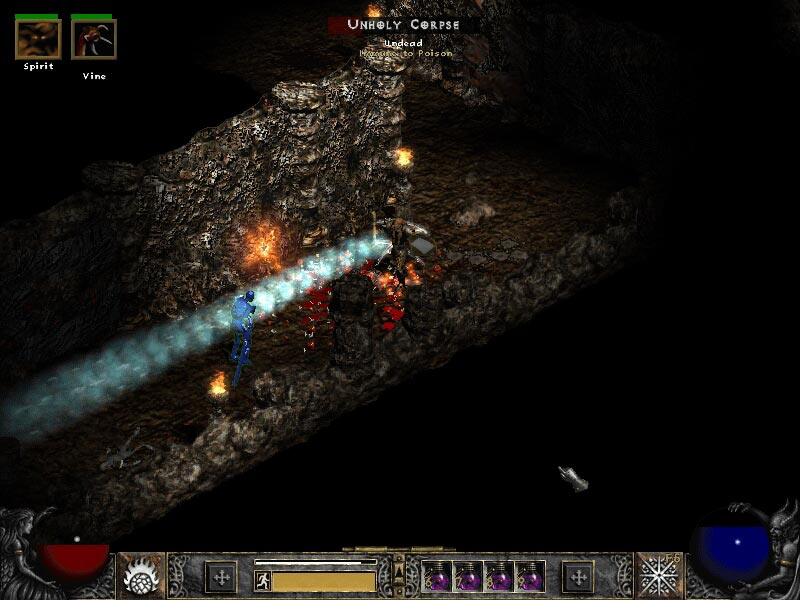
Task: Open the right-click snowflake skill selector
Action: click(660, 576)
